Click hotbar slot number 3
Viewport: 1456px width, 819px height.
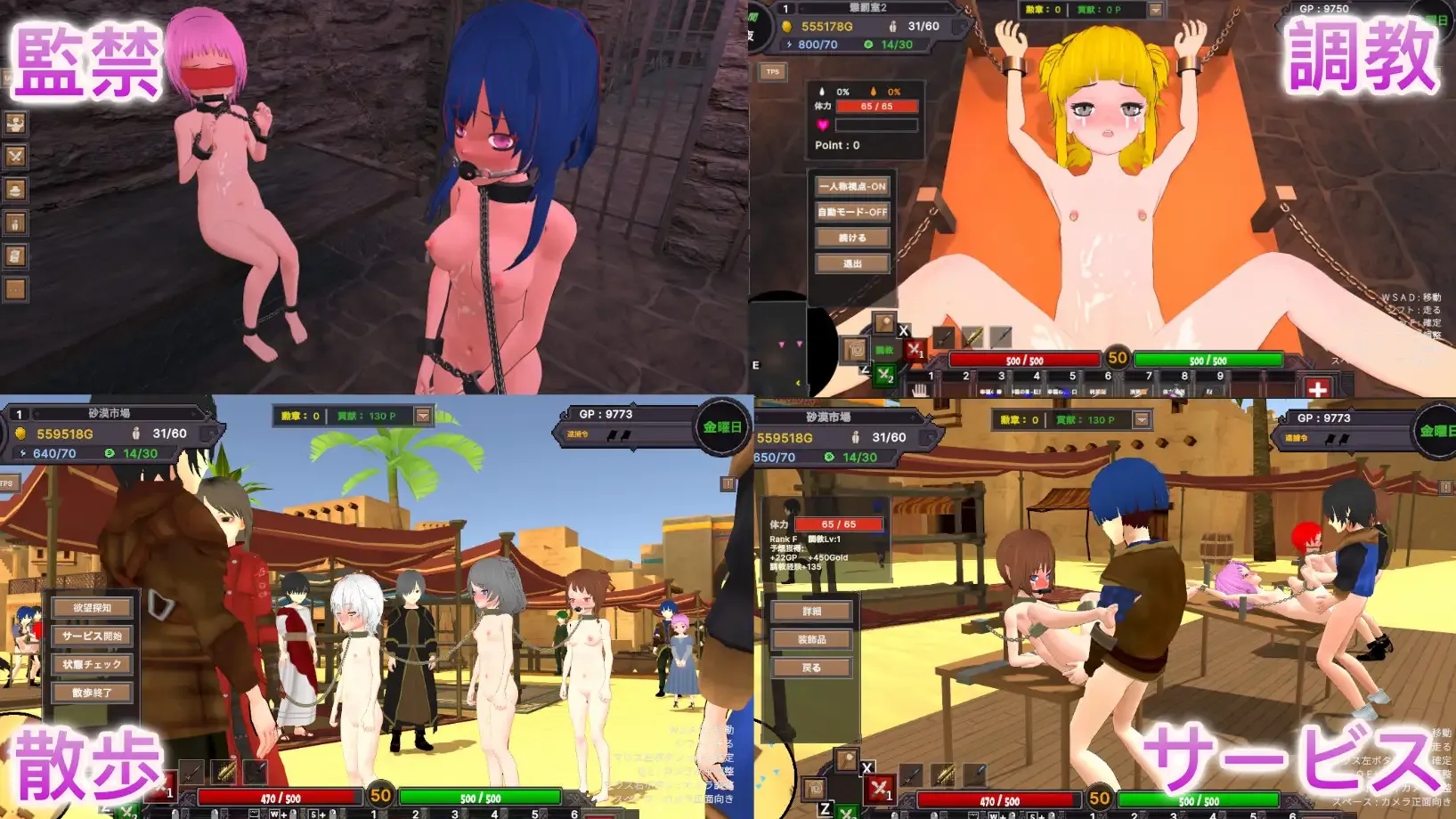(1001, 375)
